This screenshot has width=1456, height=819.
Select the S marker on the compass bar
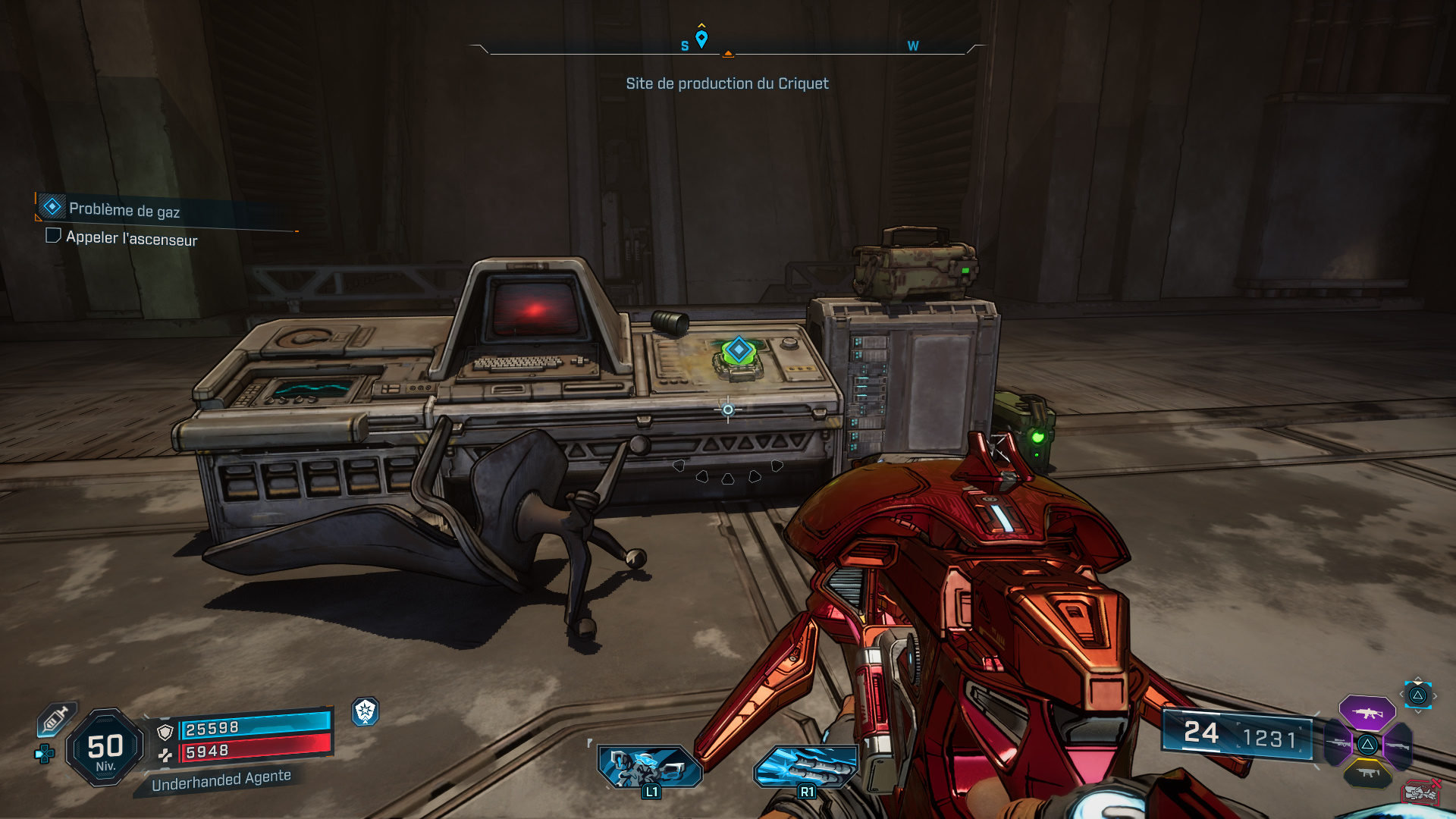click(x=683, y=45)
